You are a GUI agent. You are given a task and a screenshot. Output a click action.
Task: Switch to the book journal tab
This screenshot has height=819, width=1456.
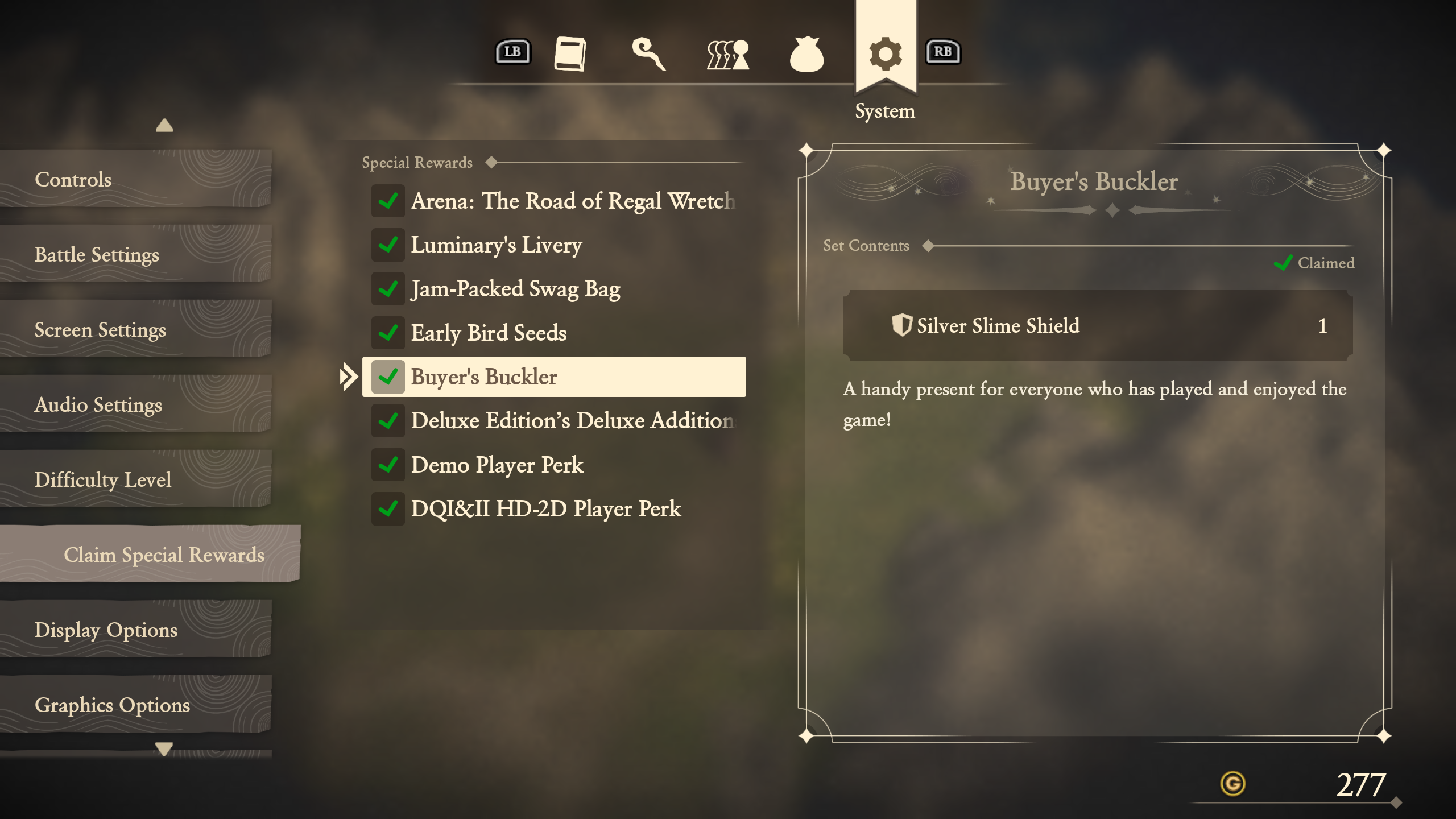[570, 54]
